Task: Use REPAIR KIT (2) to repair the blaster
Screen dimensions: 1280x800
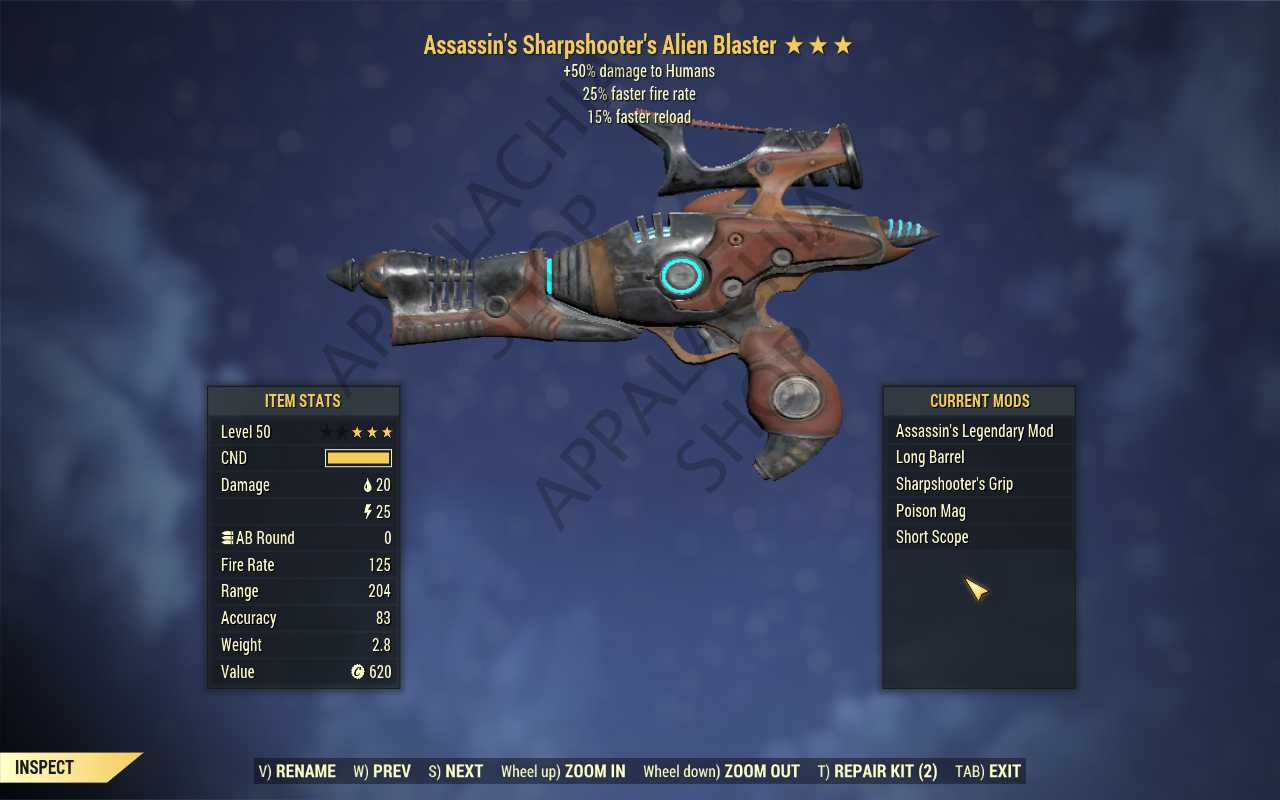Action: click(877, 771)
